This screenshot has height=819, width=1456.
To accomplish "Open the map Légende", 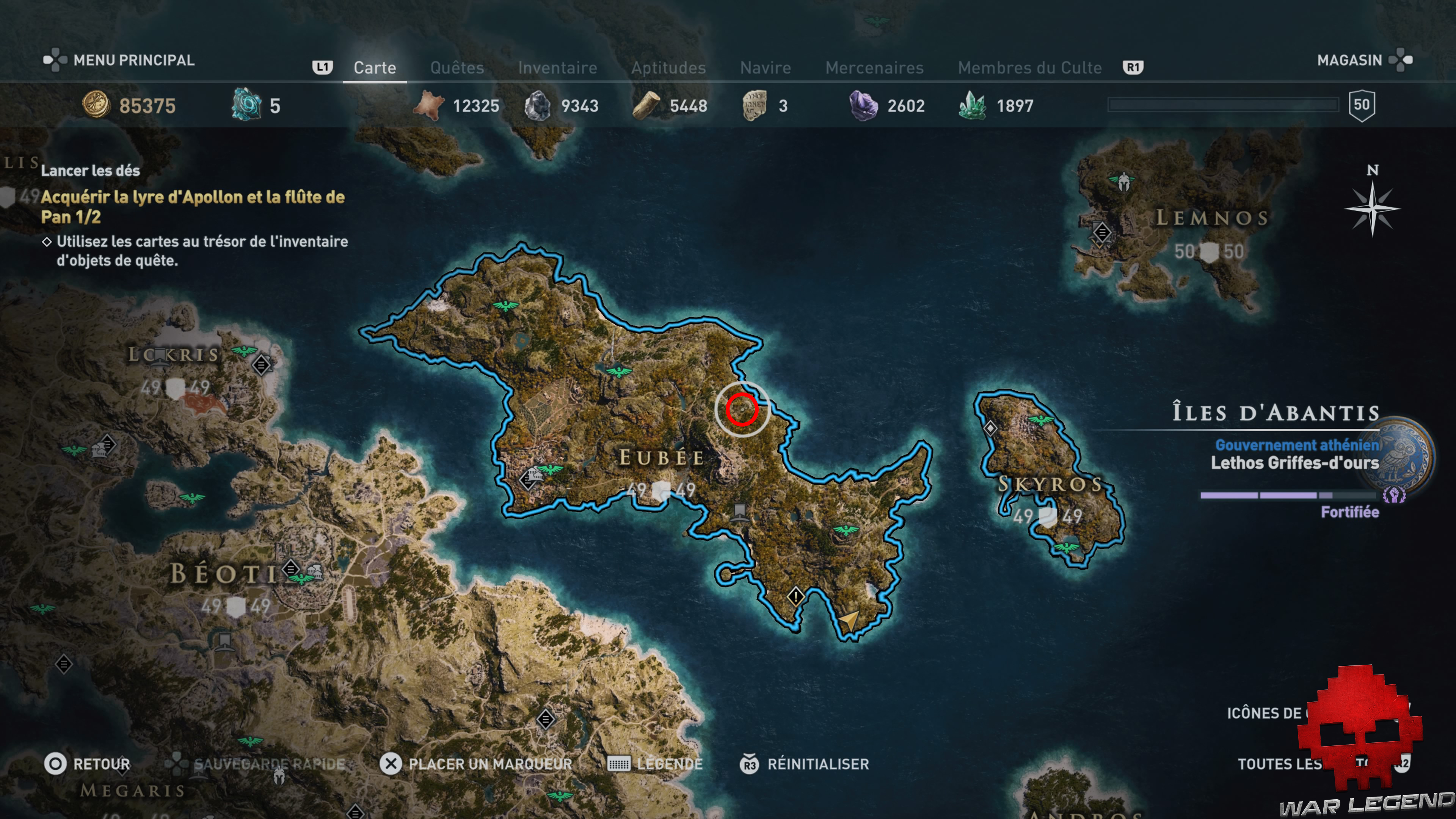I will [x=669, y=764].
